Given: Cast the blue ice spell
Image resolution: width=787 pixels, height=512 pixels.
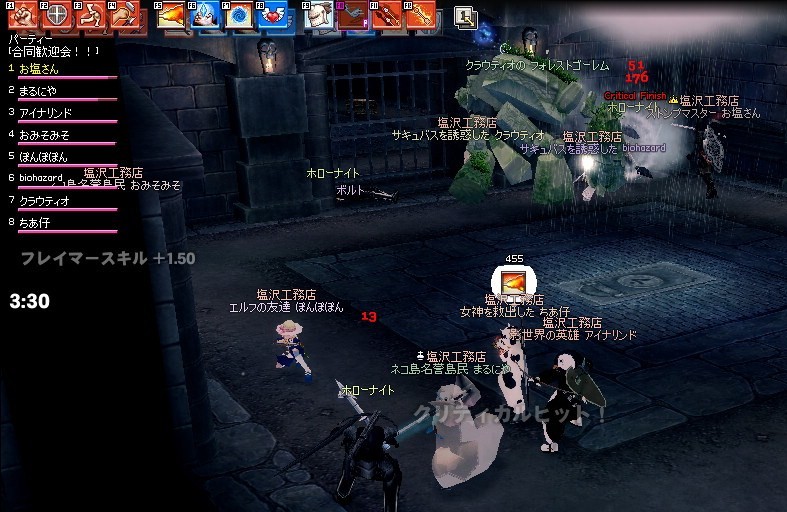Looking at the screenshot, I should [205, 15].
